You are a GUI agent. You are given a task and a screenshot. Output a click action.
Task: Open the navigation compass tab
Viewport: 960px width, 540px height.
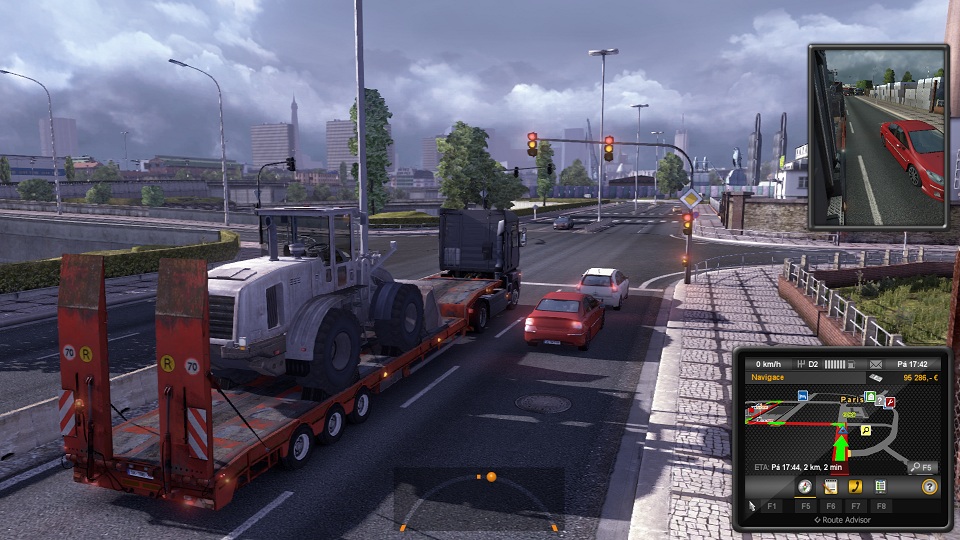[804, 487]
